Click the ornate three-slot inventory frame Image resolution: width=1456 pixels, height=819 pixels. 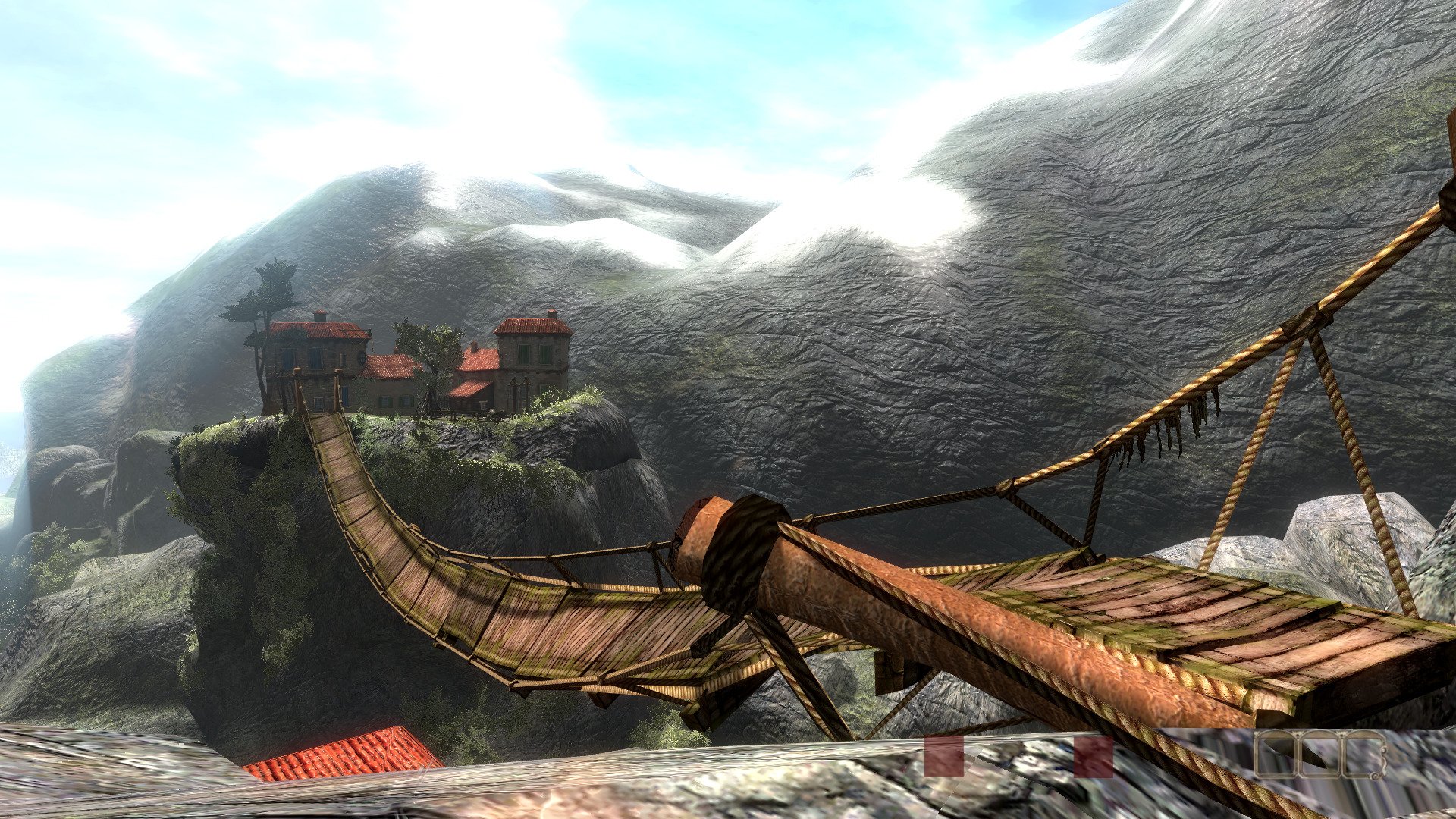(x=1320, y=755)
